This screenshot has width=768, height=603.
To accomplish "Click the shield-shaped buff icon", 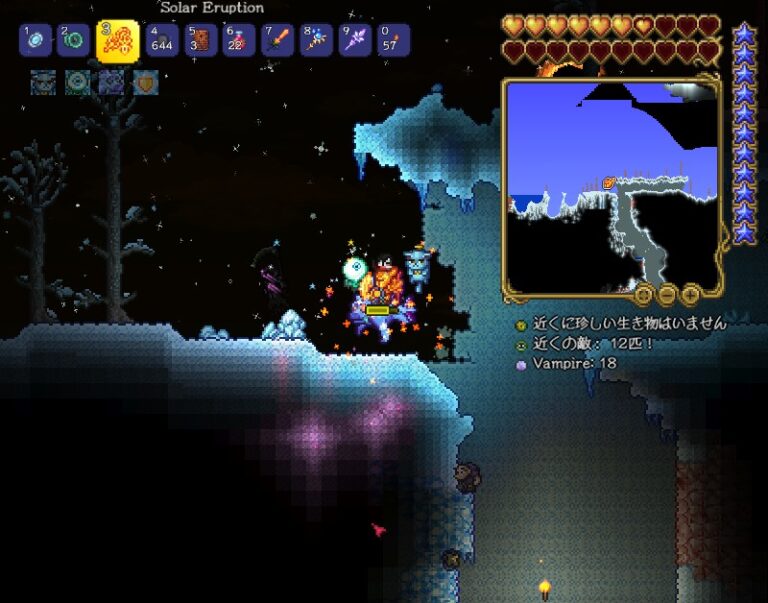I will point(146,82).
